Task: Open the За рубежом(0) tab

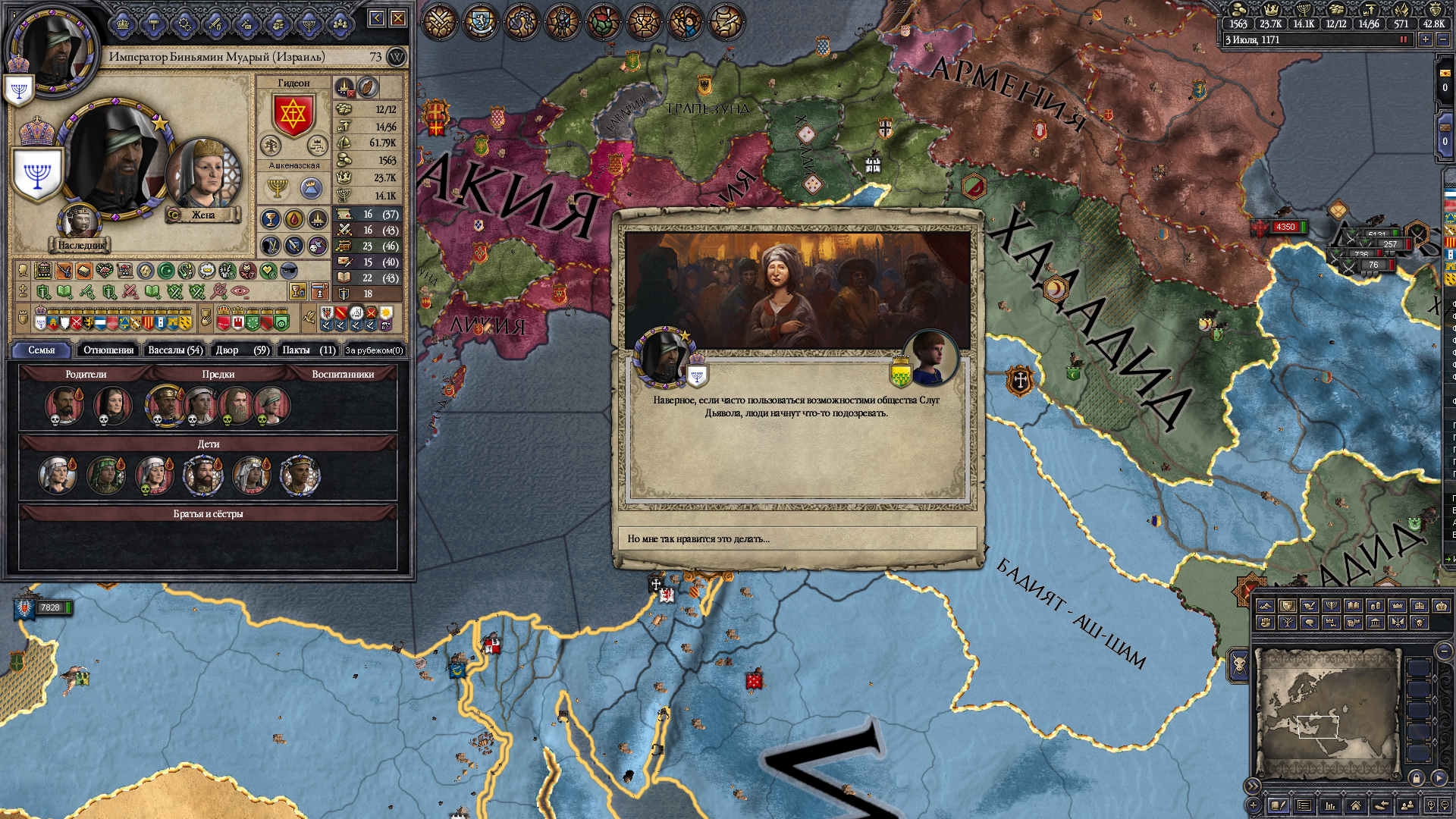Action: tap(374, 350)
